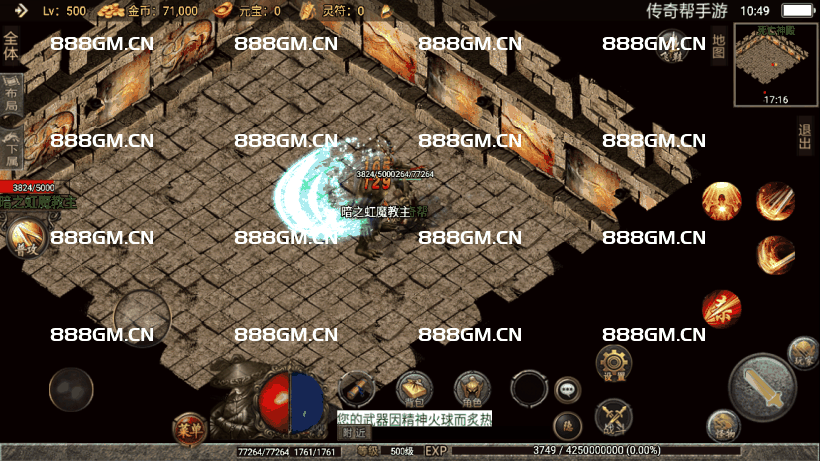This screenshot has width=820, height=461.
Task: Select the 全体 all-units tab
Action: point(11,47)
